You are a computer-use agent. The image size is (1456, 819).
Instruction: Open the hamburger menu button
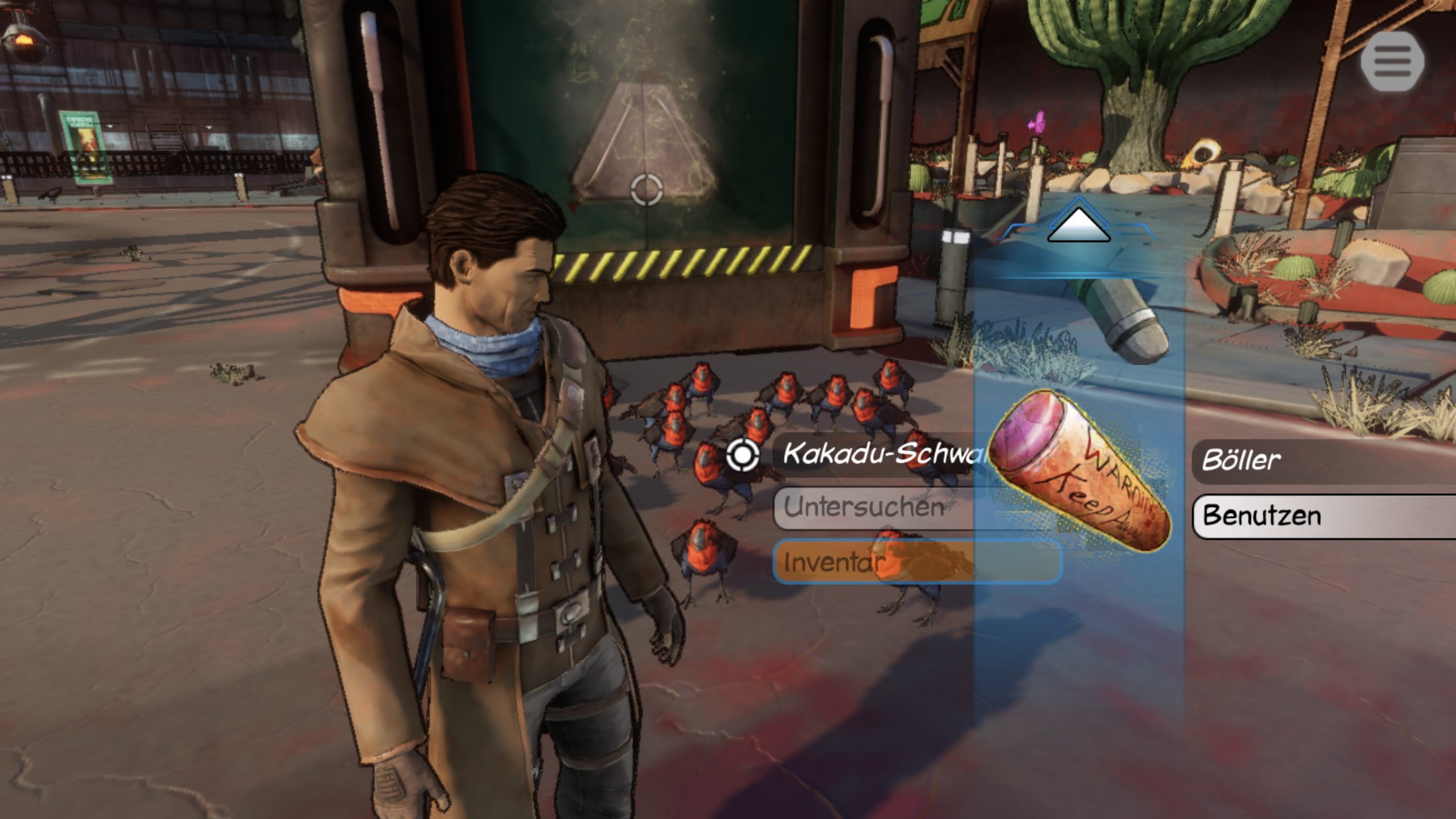(x=1392, y=61)
